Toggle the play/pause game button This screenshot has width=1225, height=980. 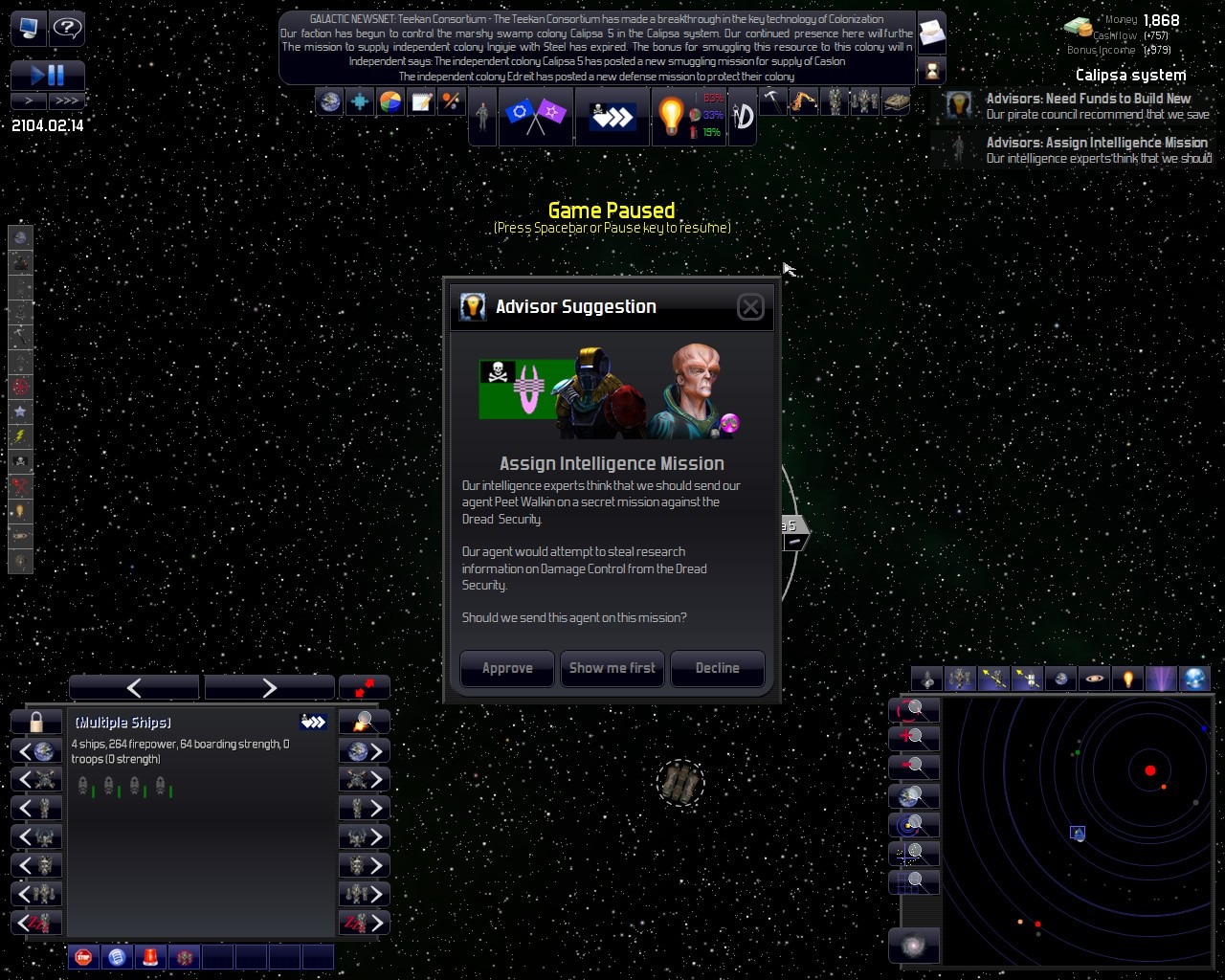click(x=48, y=75)
